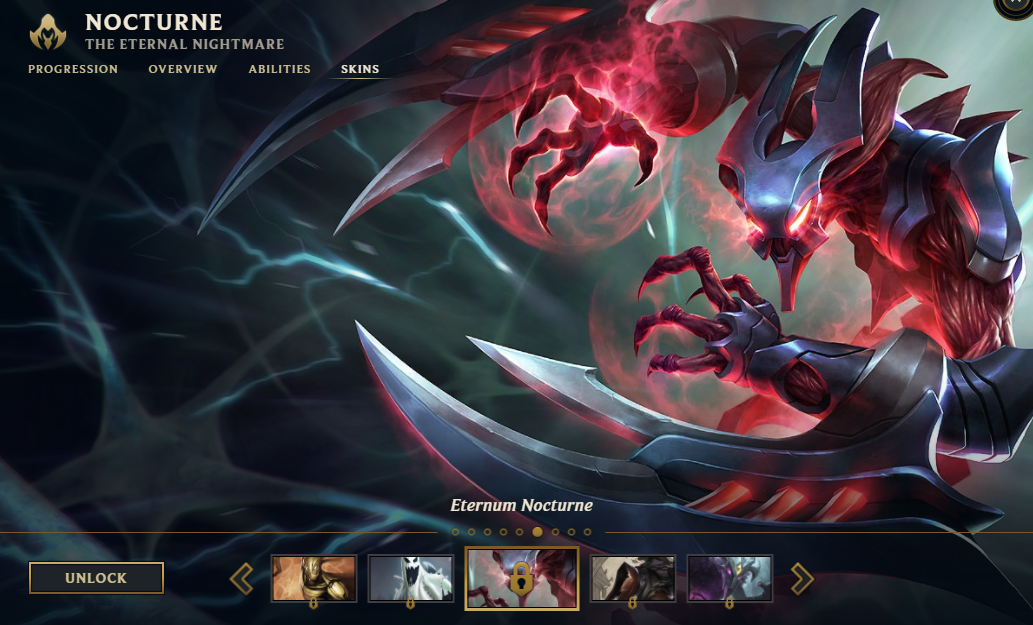This screenshot has height=625, width=1033.
Task: Jump to the last skin pagination dot
Action: [588, 532]
